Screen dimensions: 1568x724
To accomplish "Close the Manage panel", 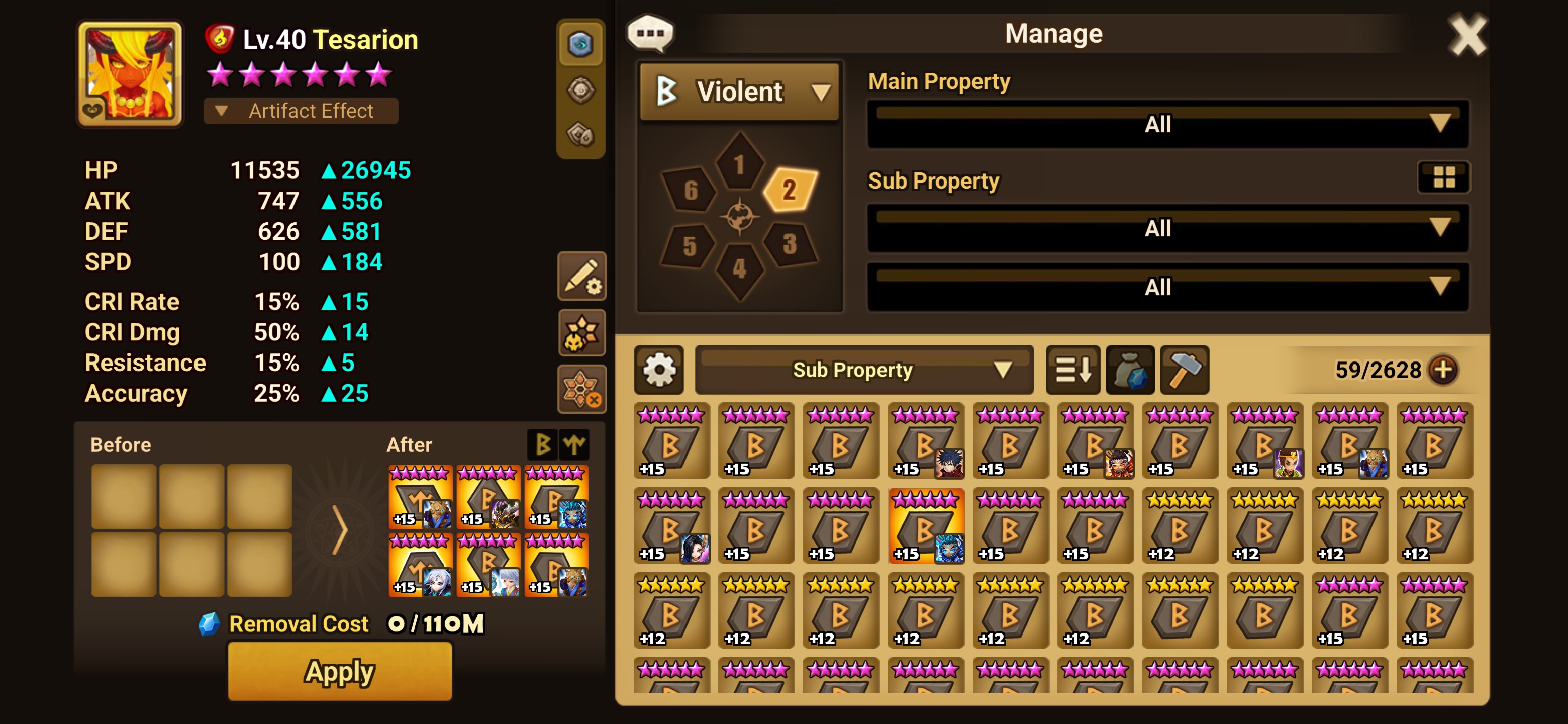I will pos(1466,35).
